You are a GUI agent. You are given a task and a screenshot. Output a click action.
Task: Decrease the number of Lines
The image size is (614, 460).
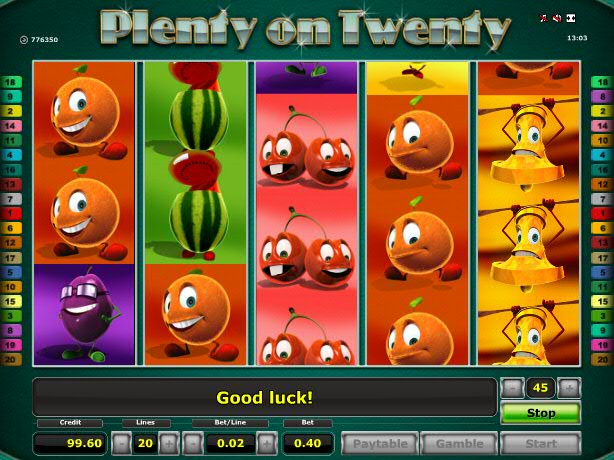(121, 443)
